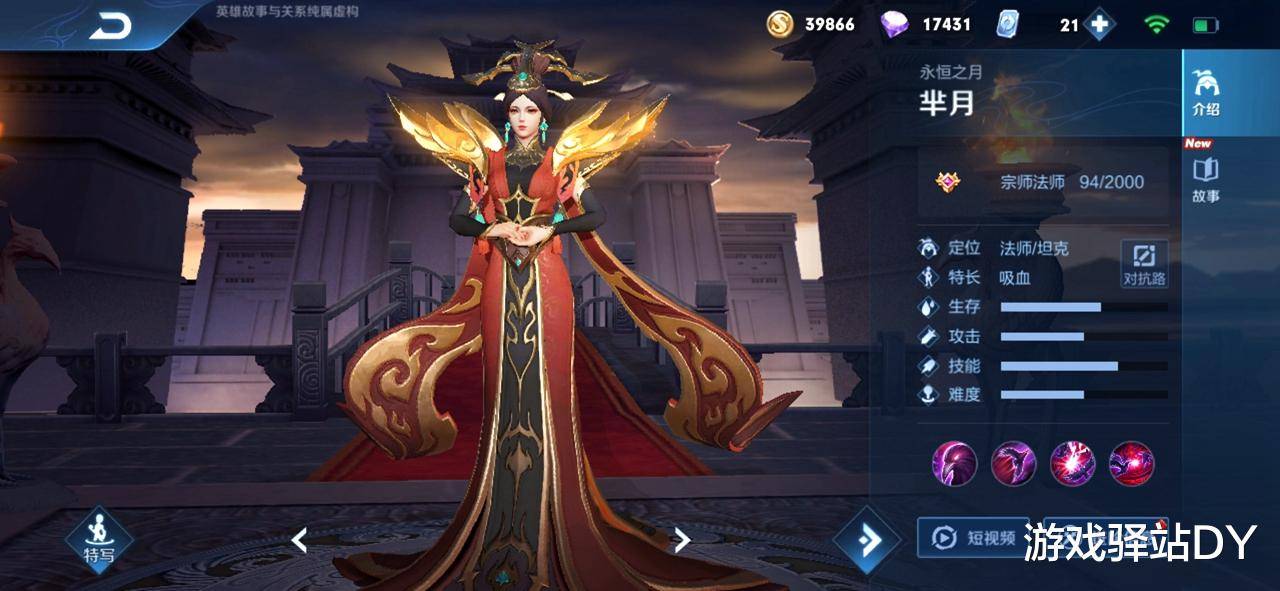Play the 短视频 short video
The height and width of the screenshot is (591, 1280).
pos(975,538)
